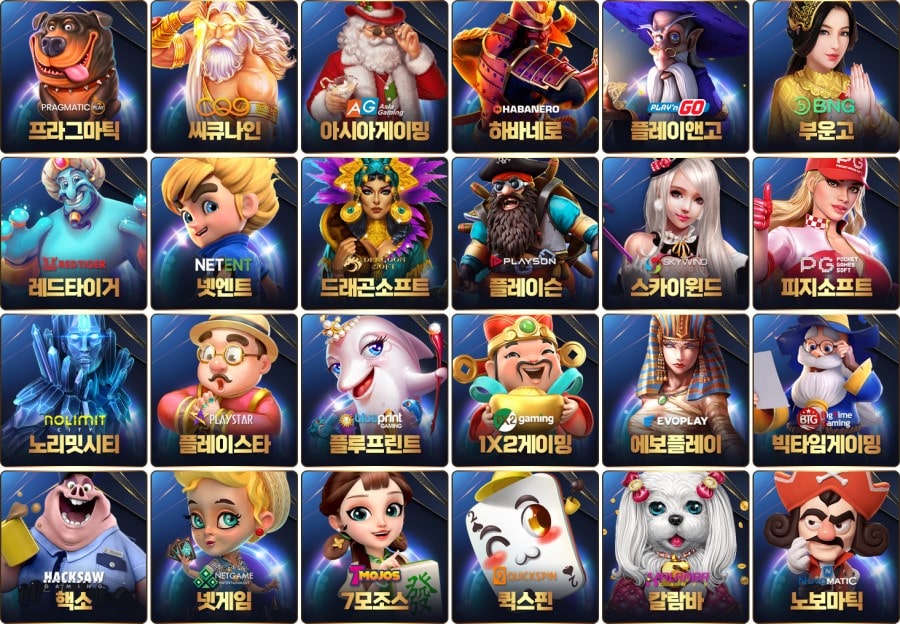Open the Big Time Gaming wizard tile

(x=826, y=388)
